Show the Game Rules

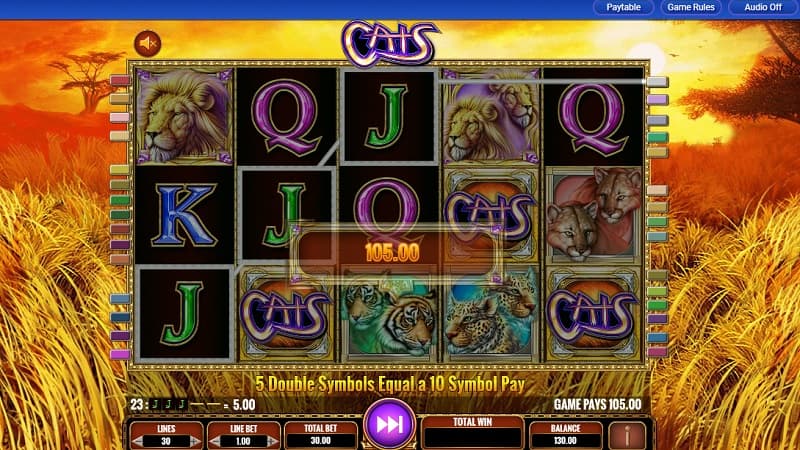point(690,8)
